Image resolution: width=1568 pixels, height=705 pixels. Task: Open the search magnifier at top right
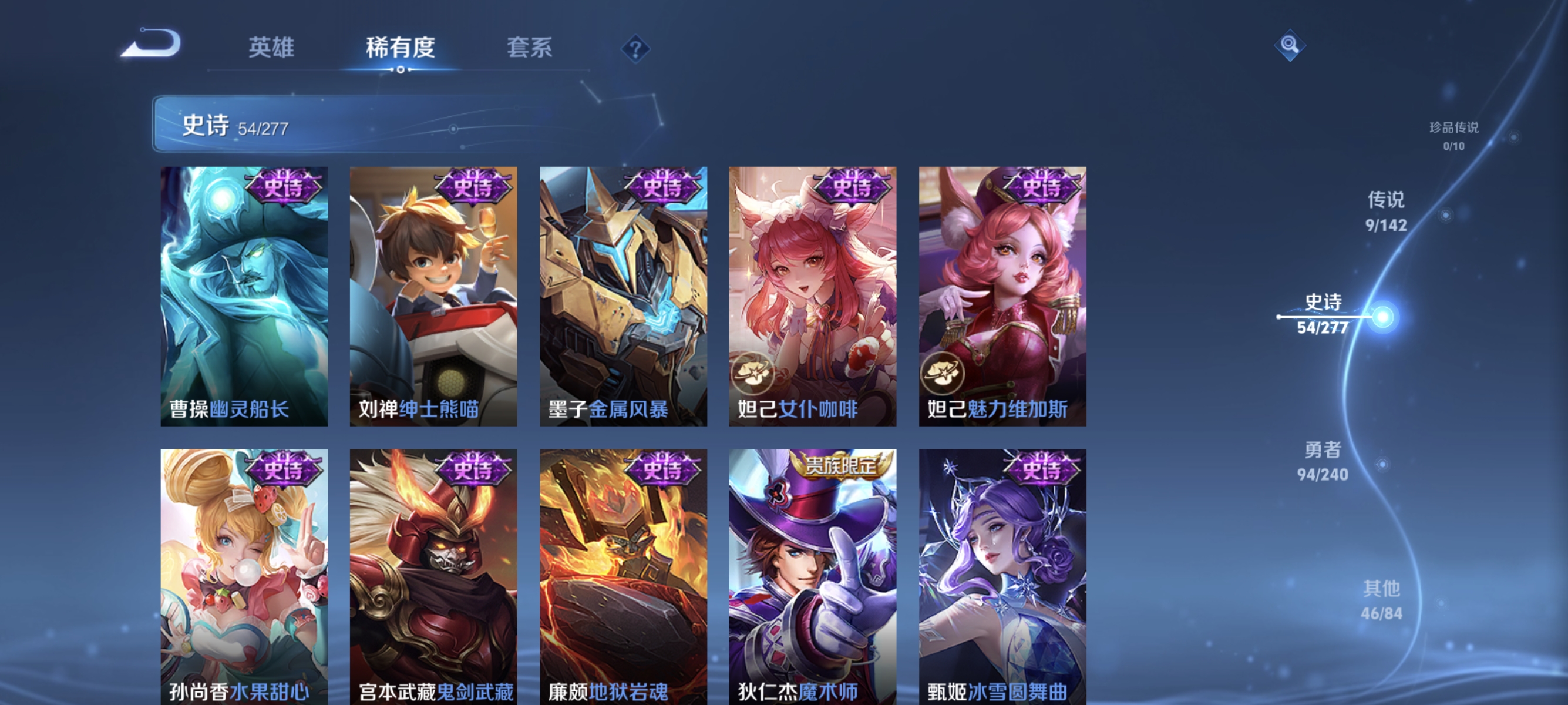coord(1290,45)
